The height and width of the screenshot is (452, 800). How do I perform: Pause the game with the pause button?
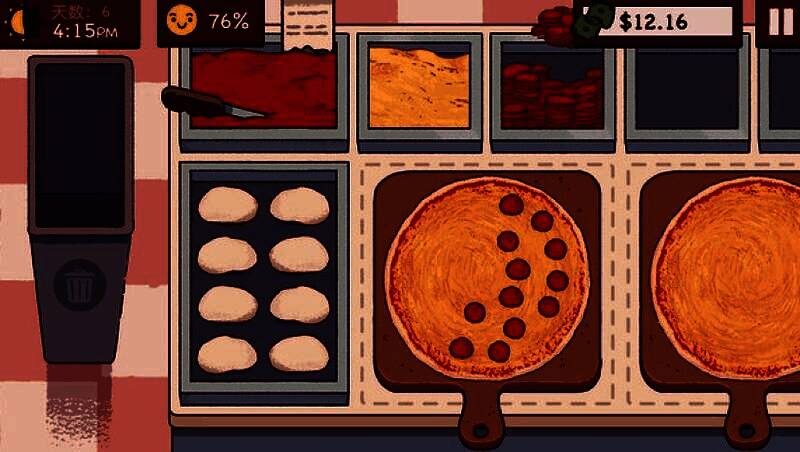(777, 22)
